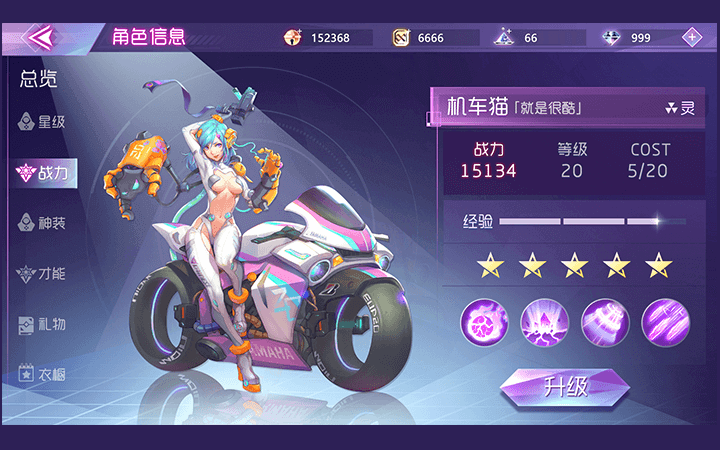
Task: Select the purple fireball skill icon
Action: [484, 322]
